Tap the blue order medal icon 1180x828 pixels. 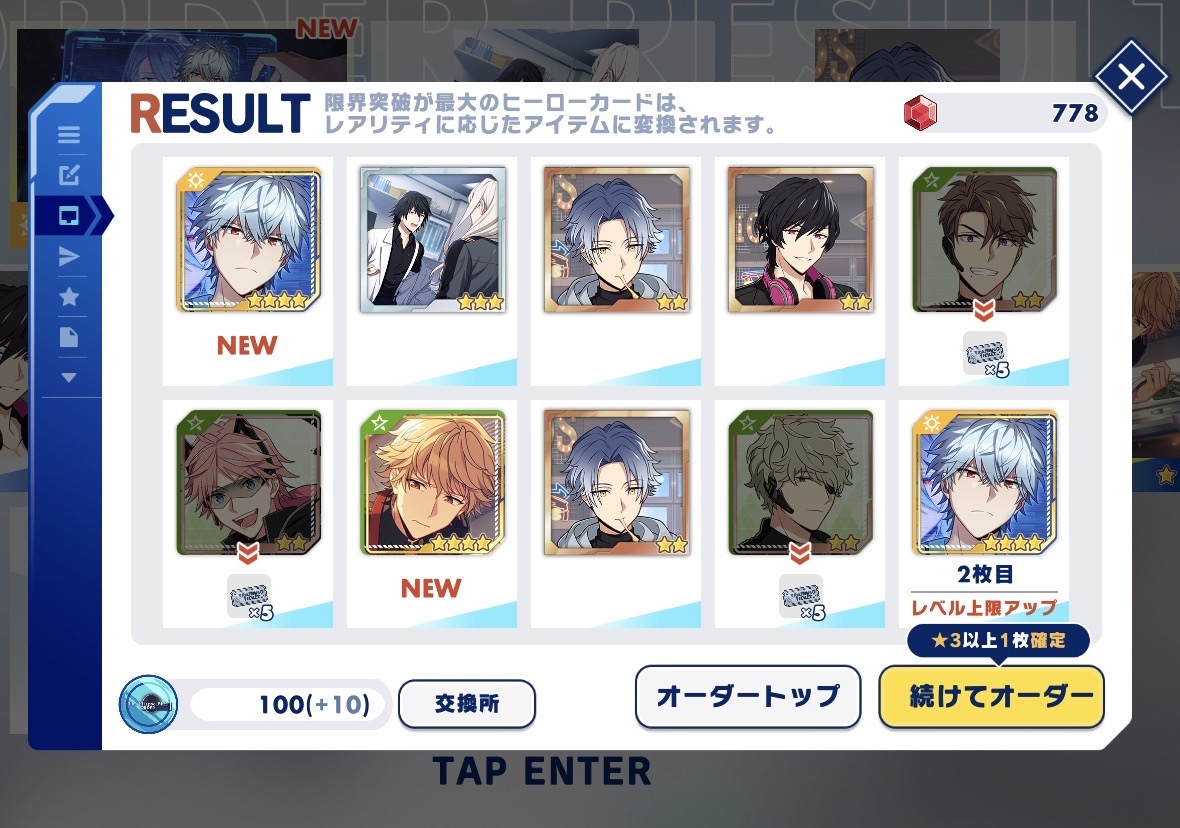[148, 705]
